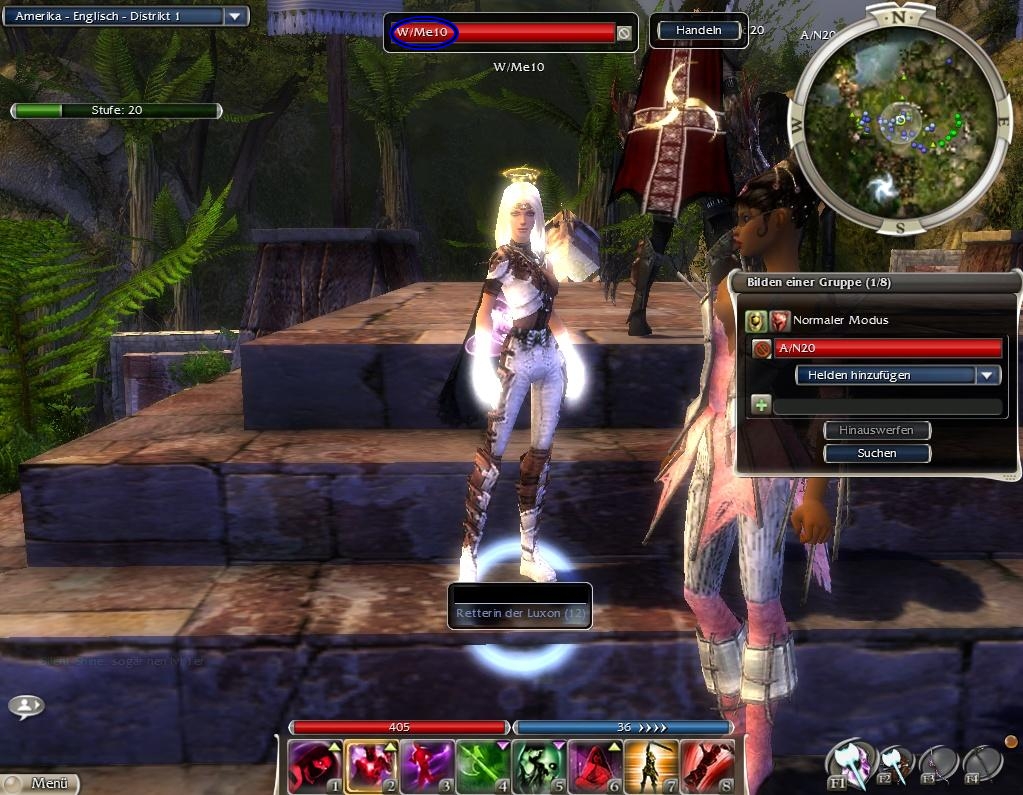This screenshot has width=1023, height=795.
Task: Click the Handeln trade button
Action: [x=699, y=31]
